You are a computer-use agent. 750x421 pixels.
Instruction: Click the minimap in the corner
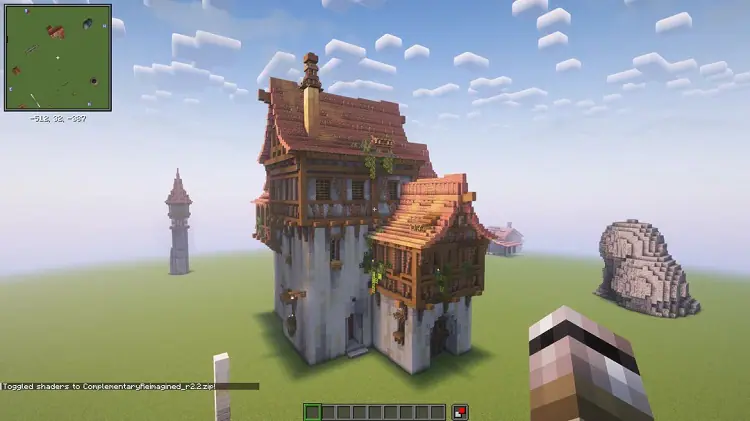pos(58,57)
